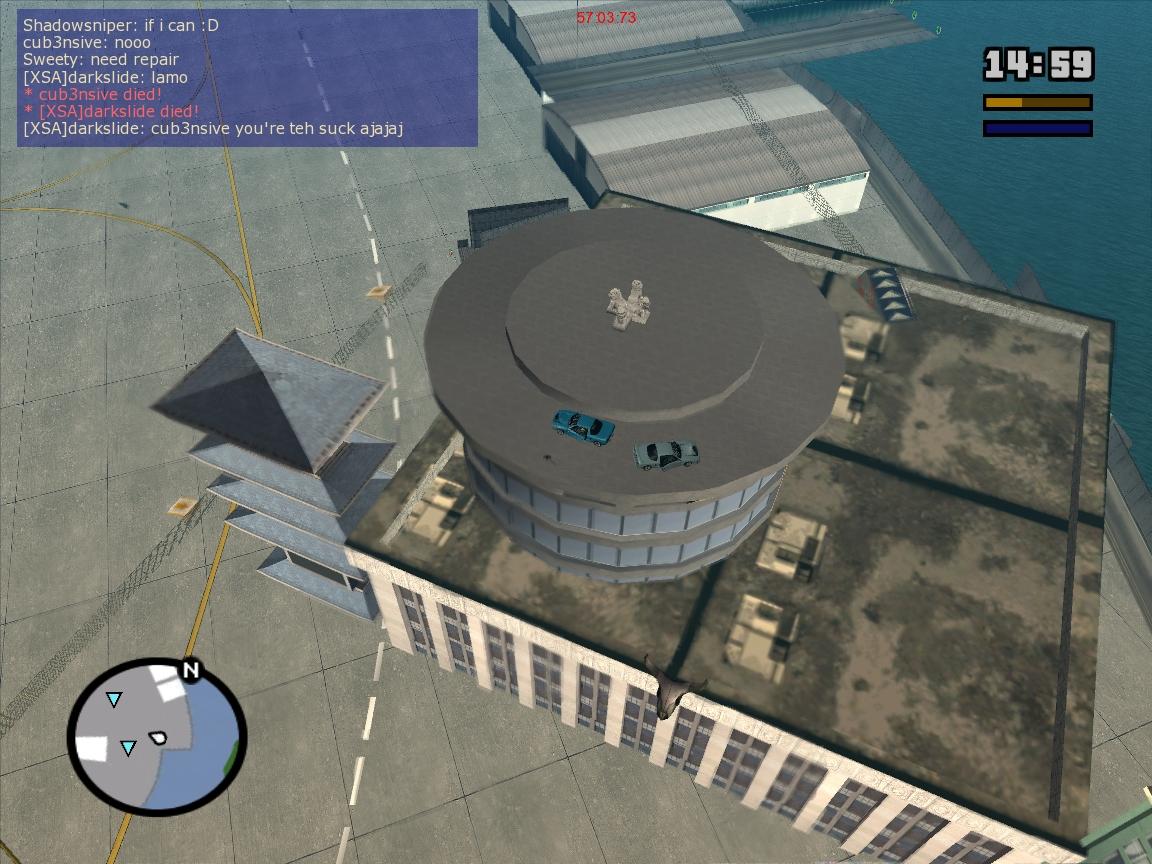Image resolution: width=1152 pixels, height=864 pixels.
Task: Select Sweety's "need repair" chat message
Action: click(x=101, y=60)
